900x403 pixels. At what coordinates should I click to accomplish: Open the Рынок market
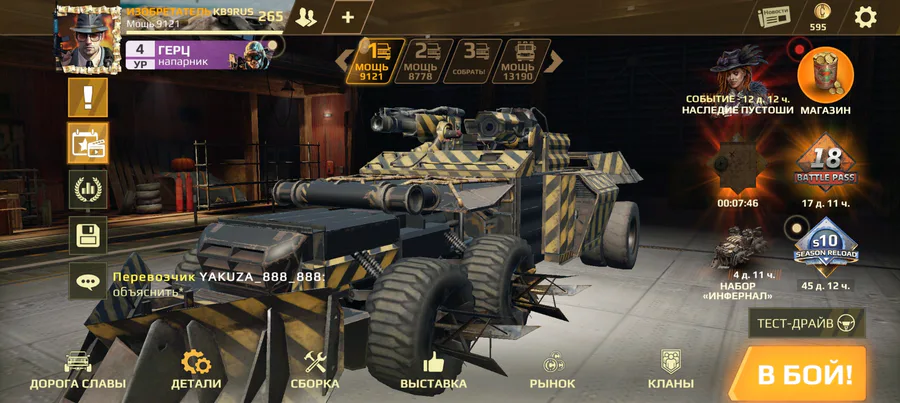point(552,370)
